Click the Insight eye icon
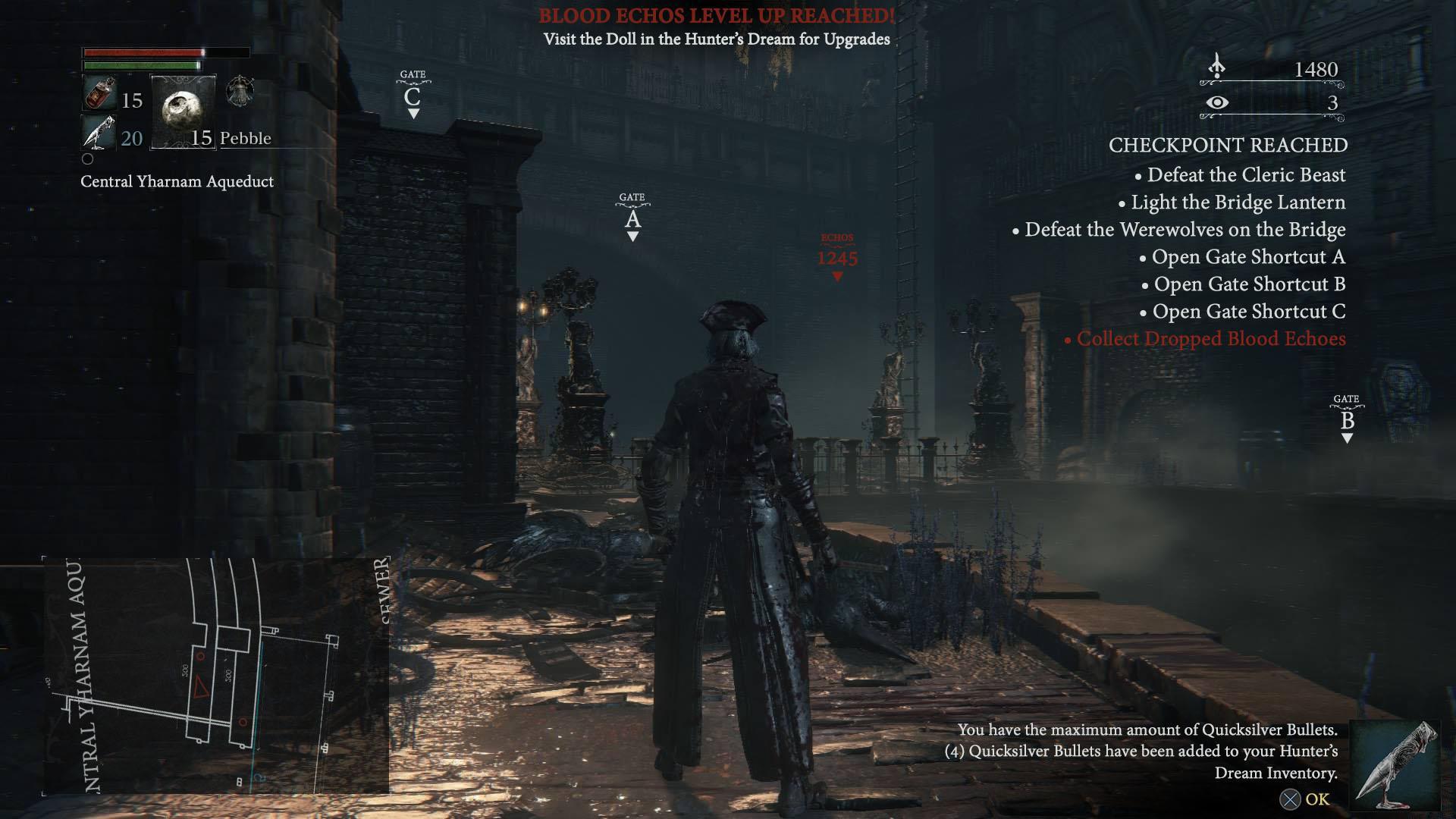This screenshot has height=819, width=1456. pyautogui.click(x=1217, y=102)
